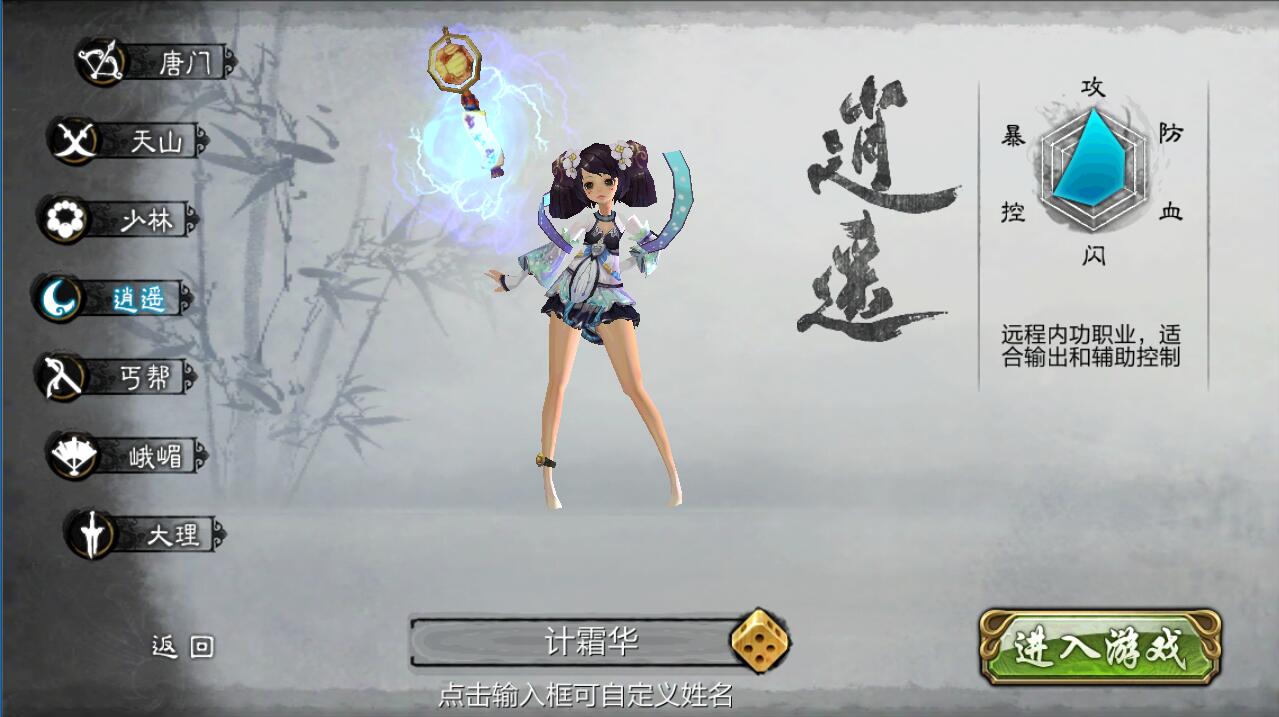
Task: Pick the 丐帮 class
Action: (118, 376)
